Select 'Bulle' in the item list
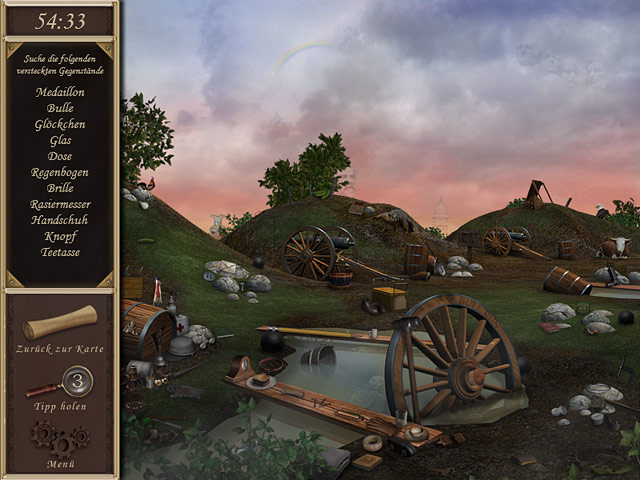This screenshot has height=480, width=640. (x=60, y=108)
